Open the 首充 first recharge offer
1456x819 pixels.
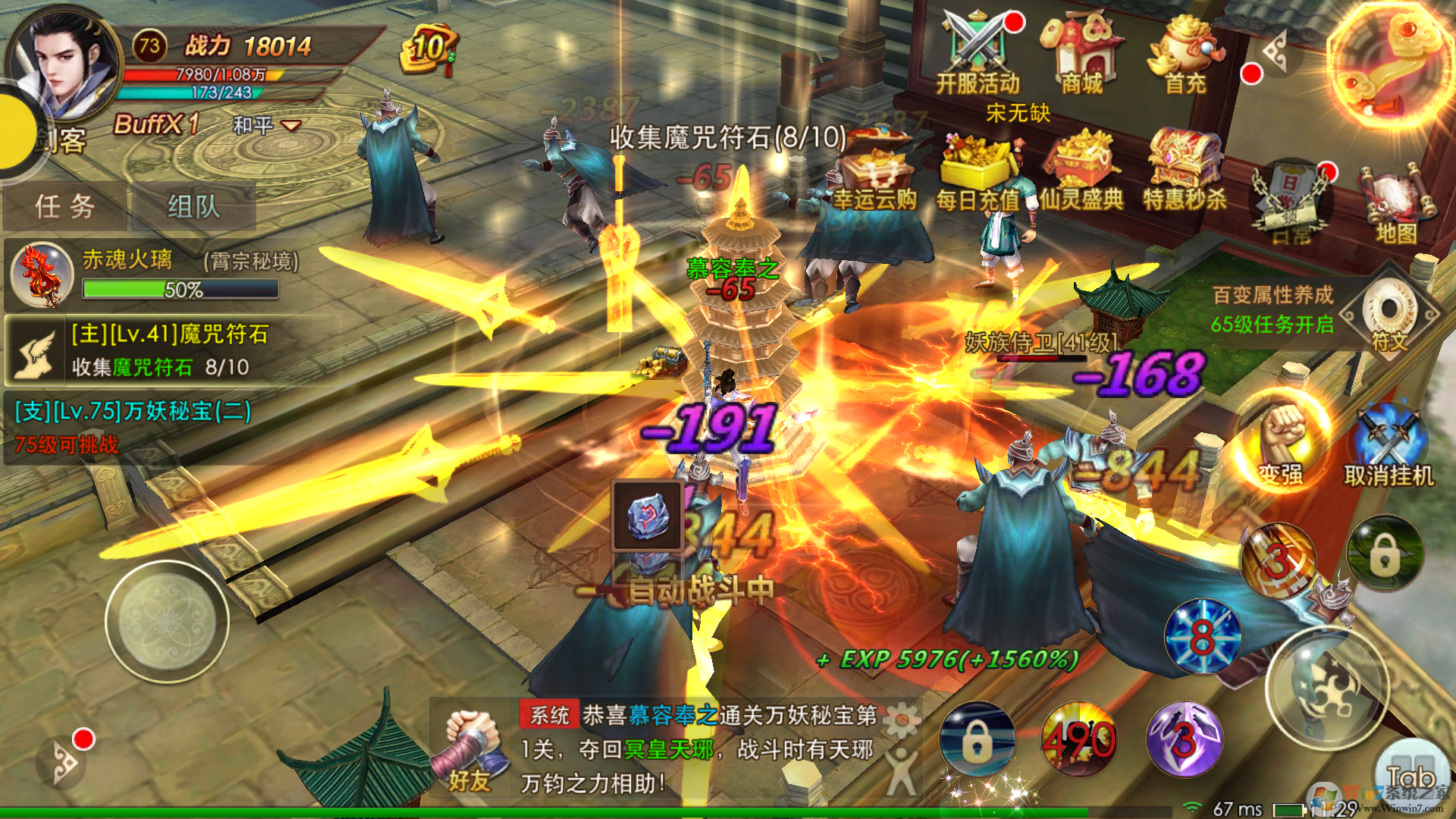coord(1185,53)
